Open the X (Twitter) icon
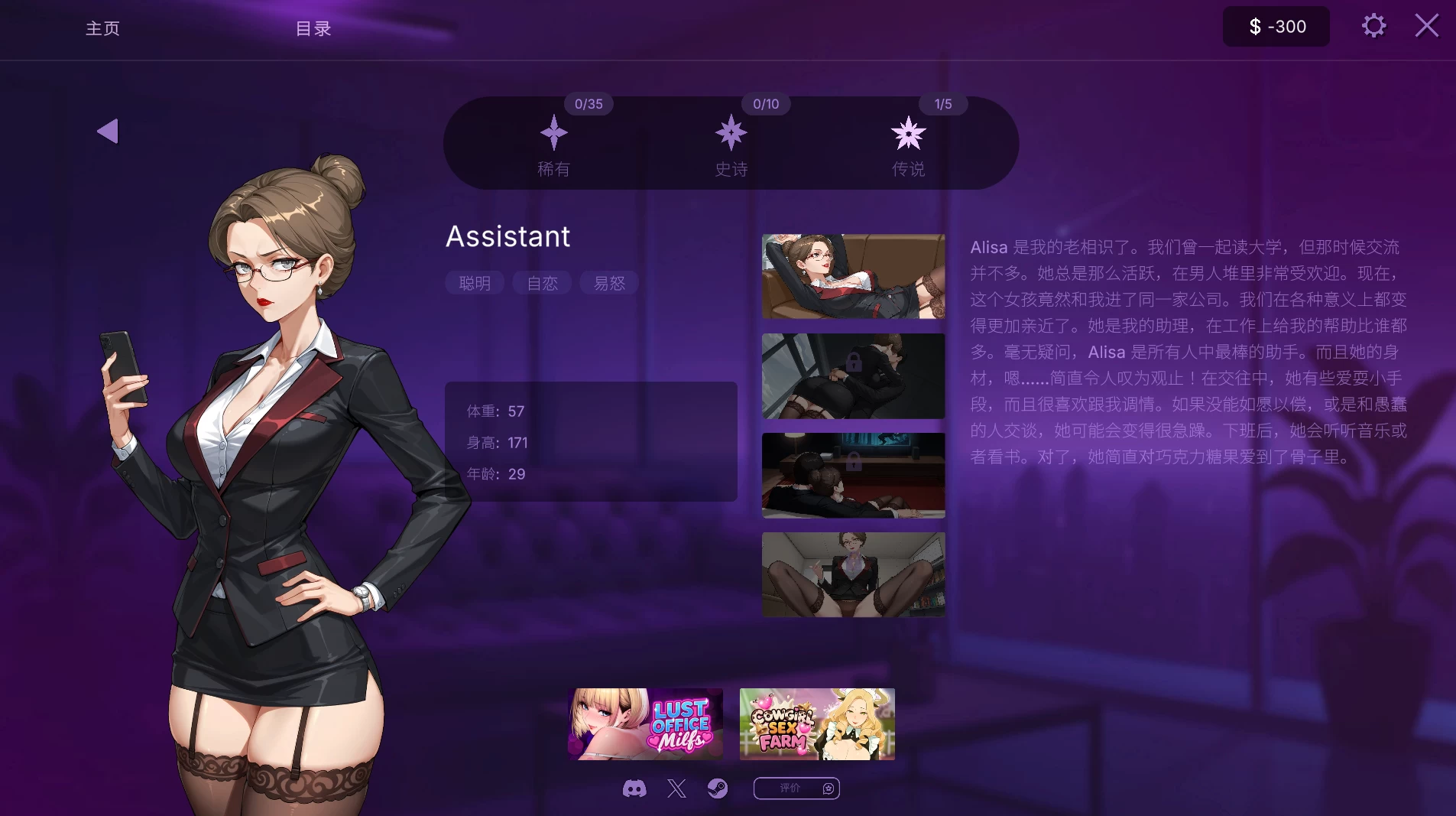The image size is (1456, 816). pos(676,788)
